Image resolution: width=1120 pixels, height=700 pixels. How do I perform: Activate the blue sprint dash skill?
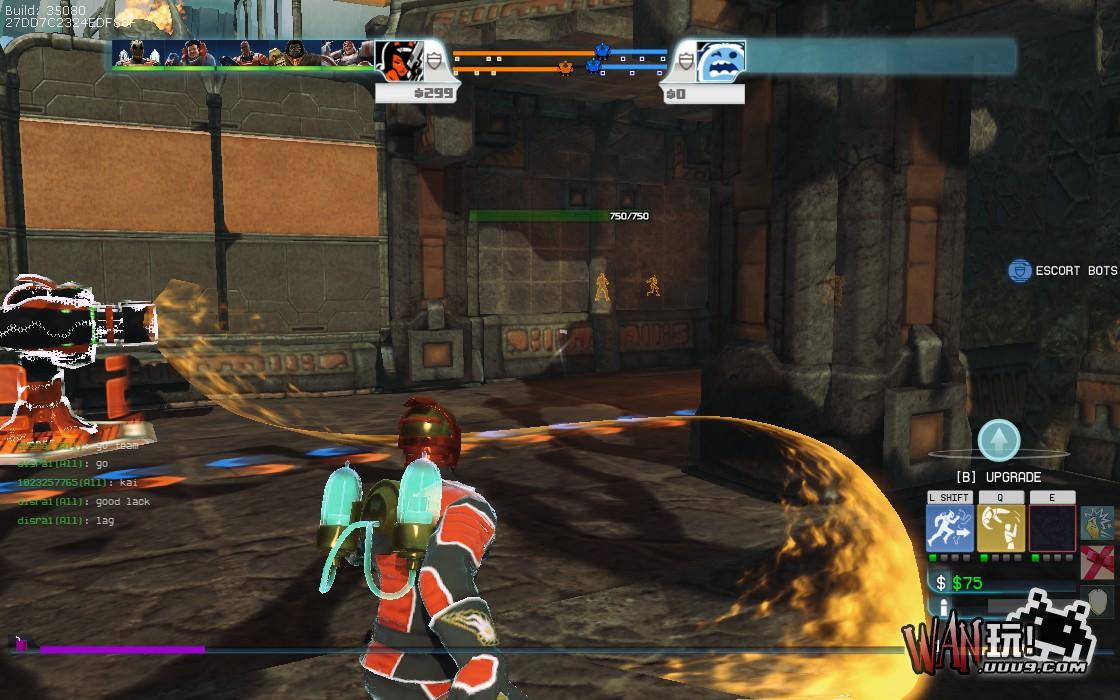click(949, 528)
